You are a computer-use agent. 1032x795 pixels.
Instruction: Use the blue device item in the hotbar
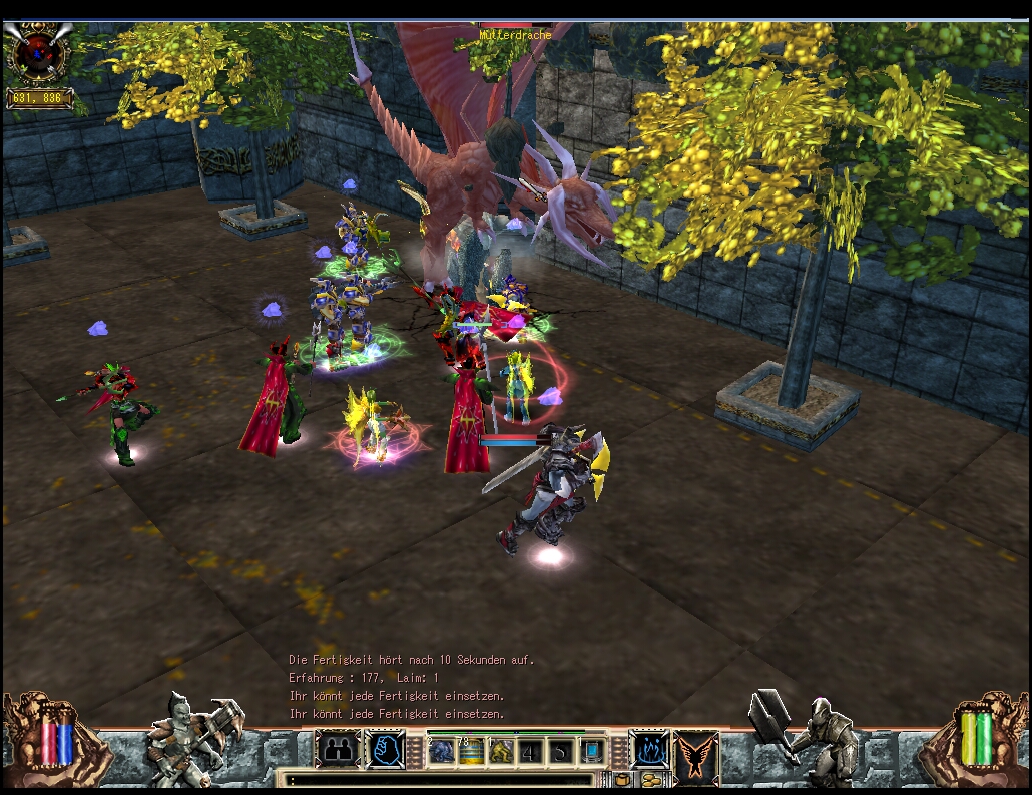pyautogui.click(x=593, y=751)
